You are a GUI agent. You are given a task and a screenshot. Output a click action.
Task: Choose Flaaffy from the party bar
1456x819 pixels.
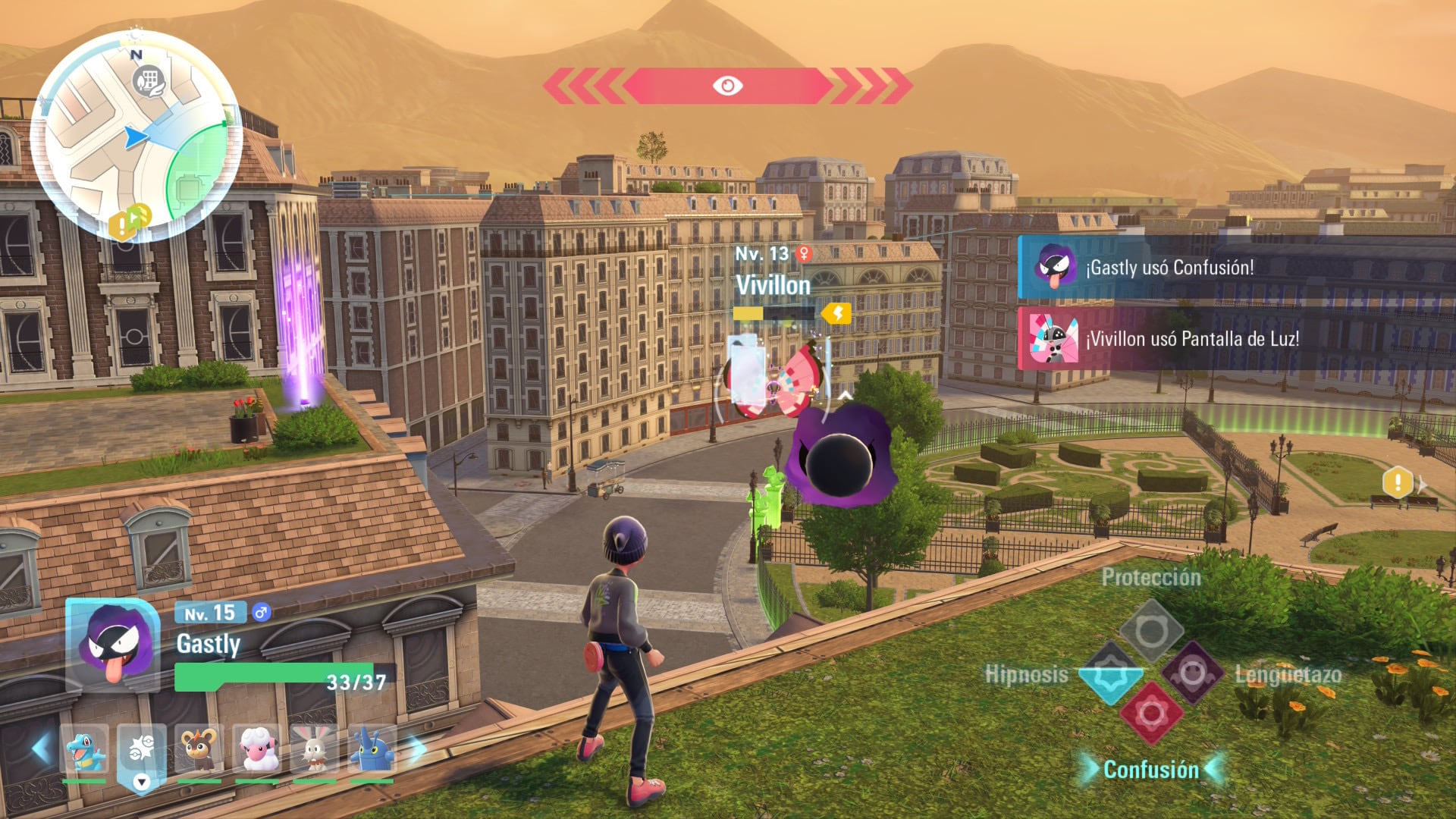coord(258,750)
